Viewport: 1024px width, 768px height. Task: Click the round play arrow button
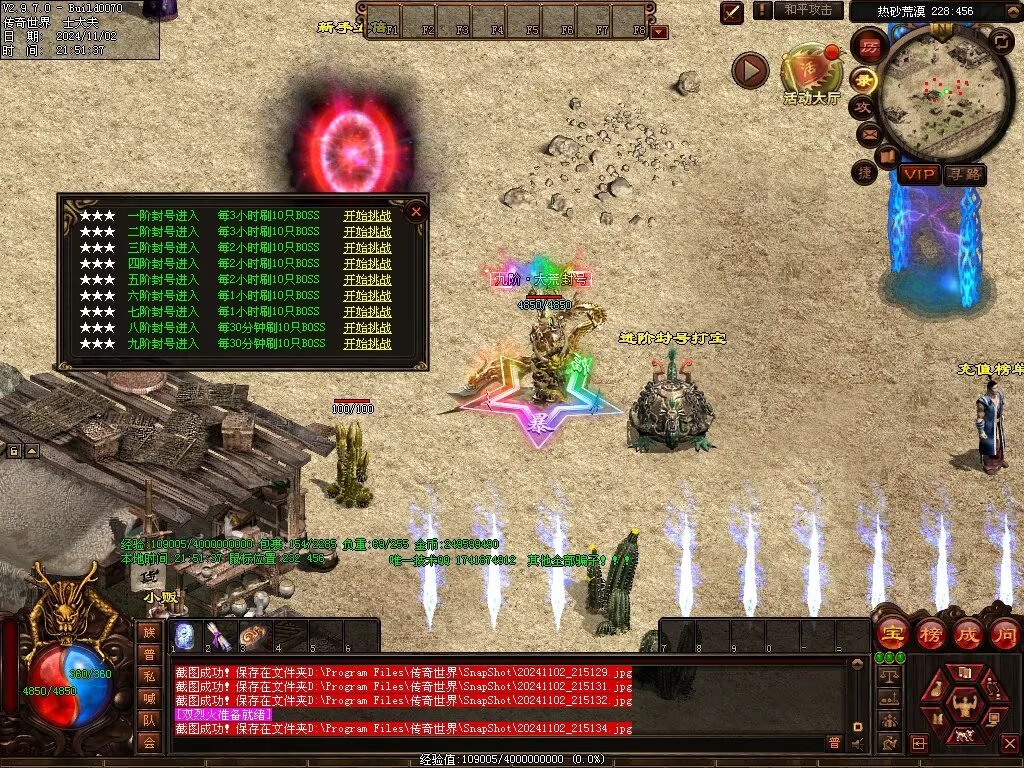pos(750,70)
